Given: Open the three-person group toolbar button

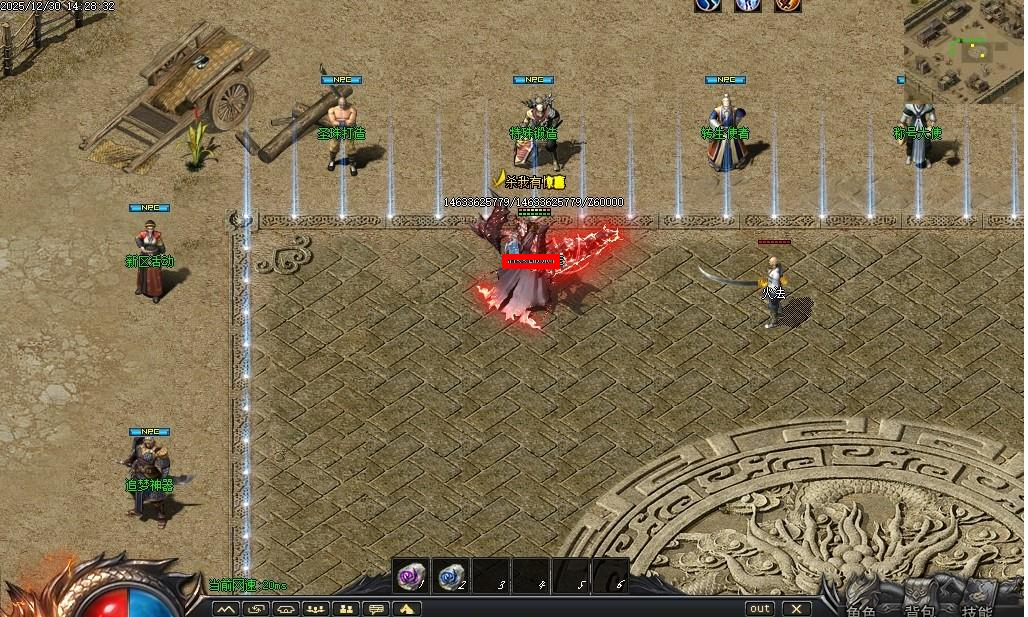Looking at the screenshot, I should [316, 608].
